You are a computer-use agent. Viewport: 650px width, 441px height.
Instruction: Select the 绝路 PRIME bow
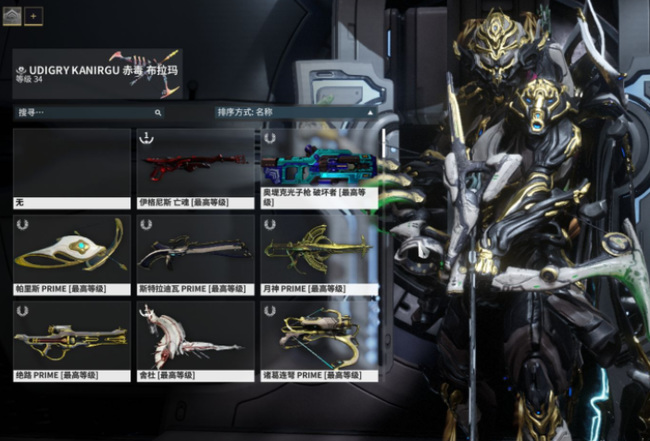pos(72,340)
